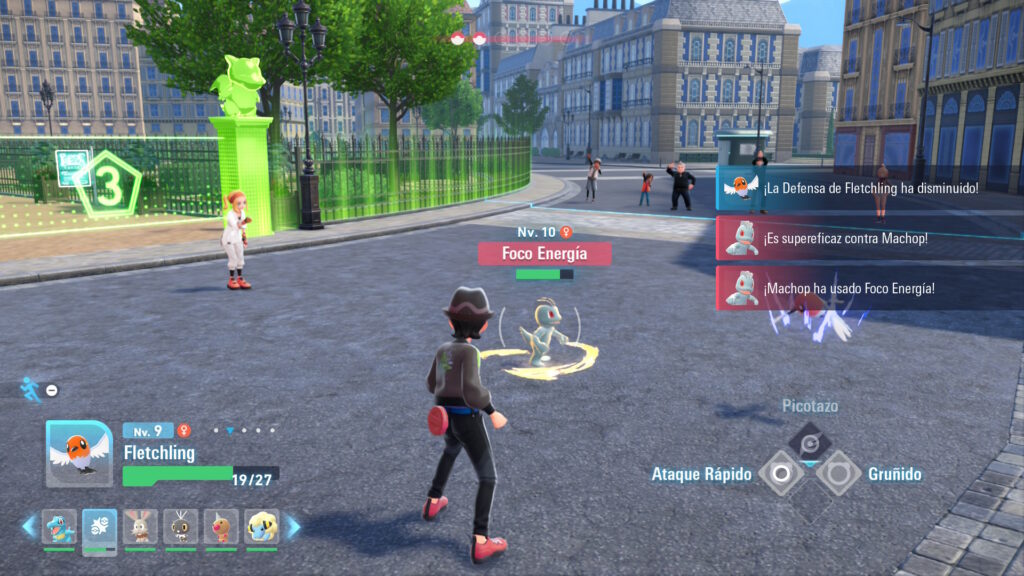The width and height of the screenshot is (1024, 576).
Task: Select the highlighted Fletchling party slot
Action: (100, 526)
